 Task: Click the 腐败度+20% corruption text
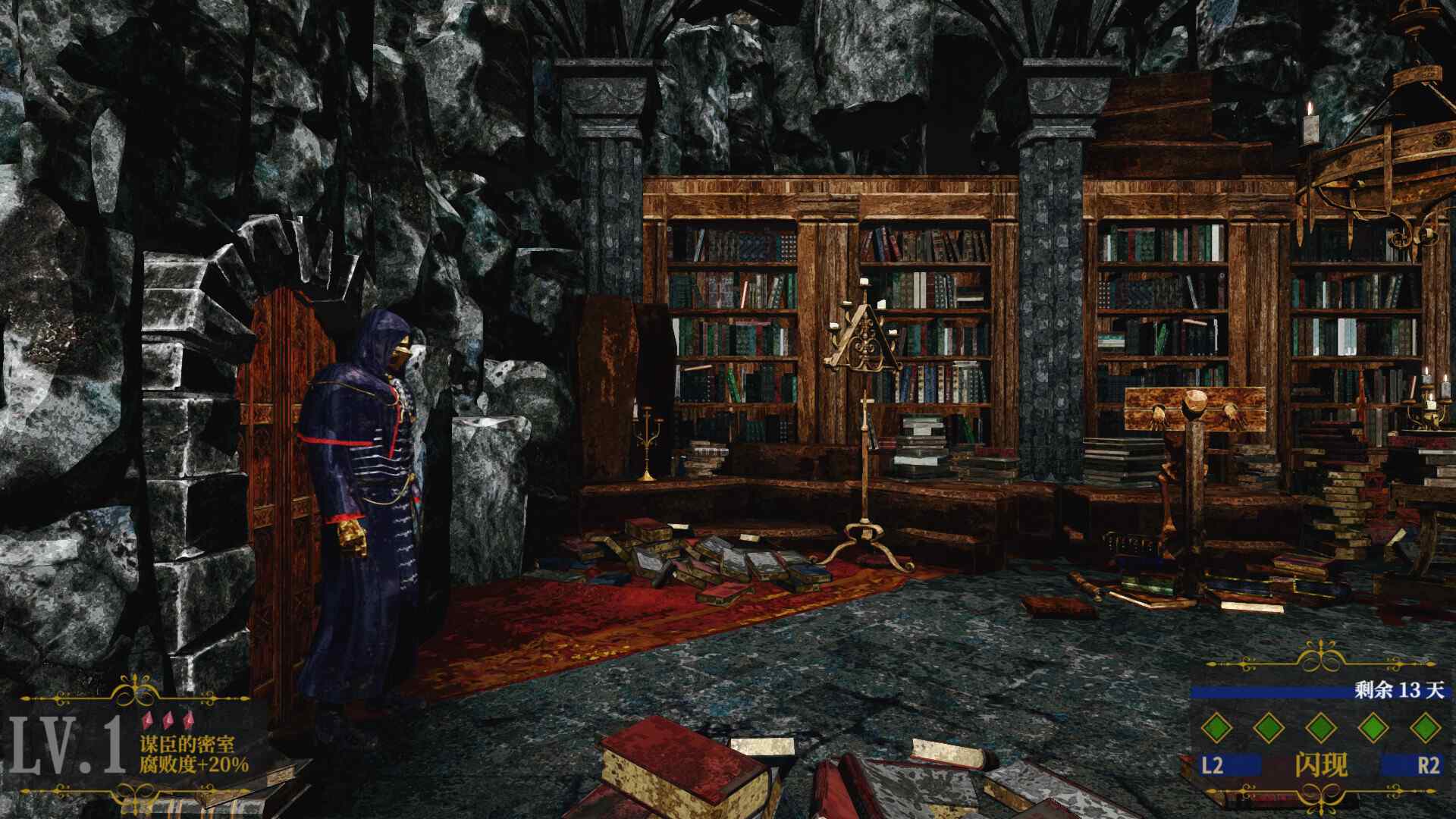194,764
